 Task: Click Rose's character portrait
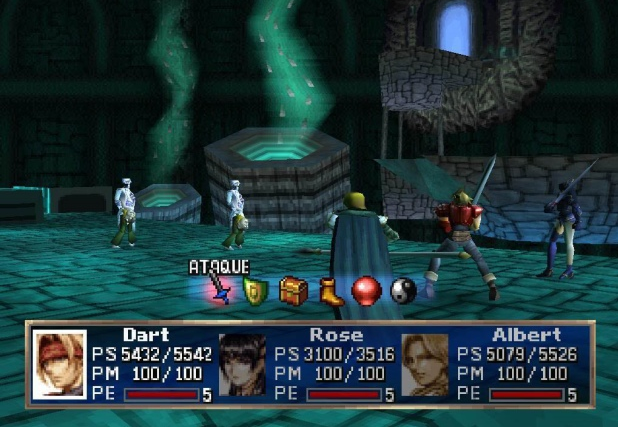coord(243,365)
